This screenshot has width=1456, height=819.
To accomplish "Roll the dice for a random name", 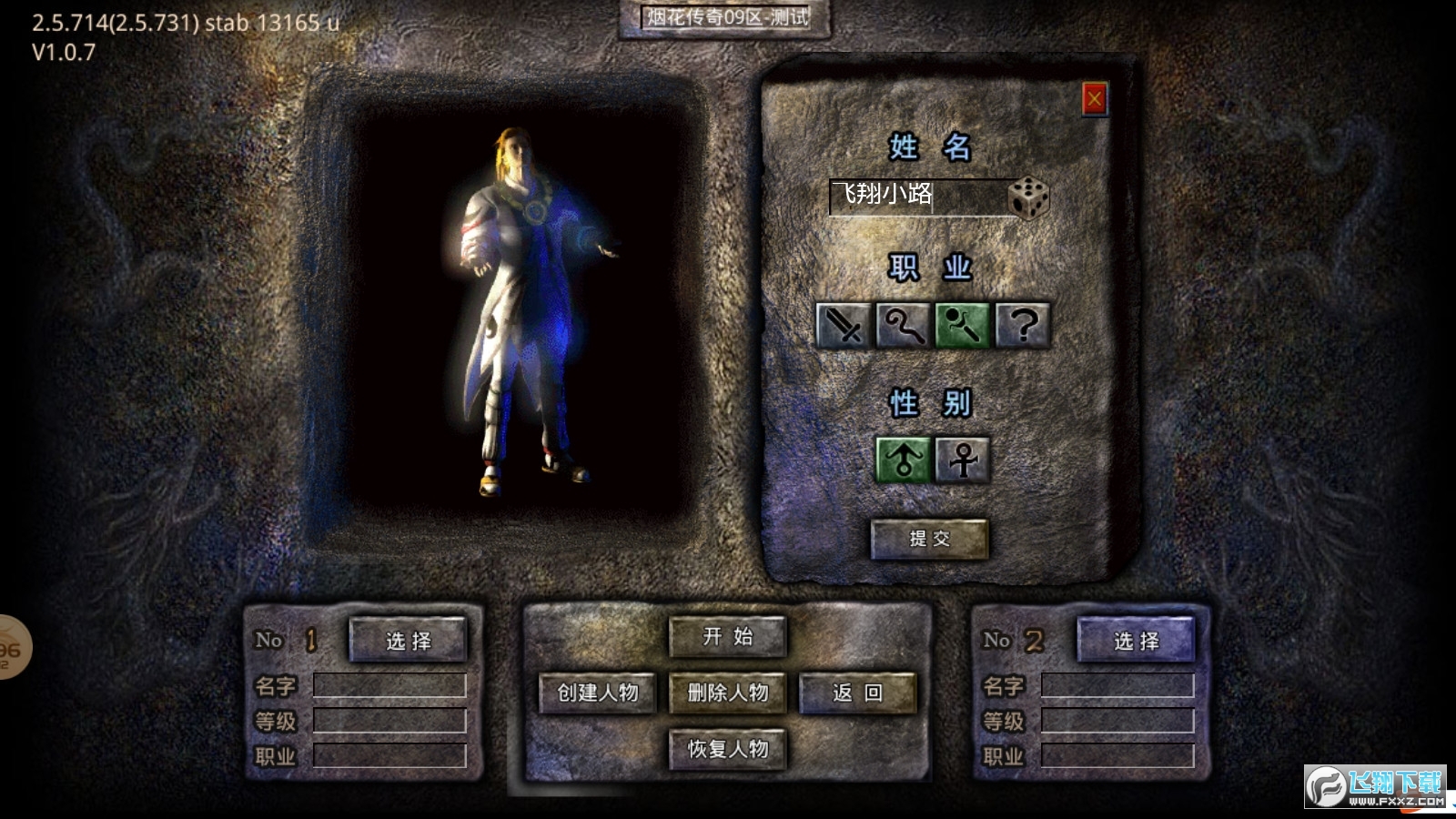I will click(1029, 197).
